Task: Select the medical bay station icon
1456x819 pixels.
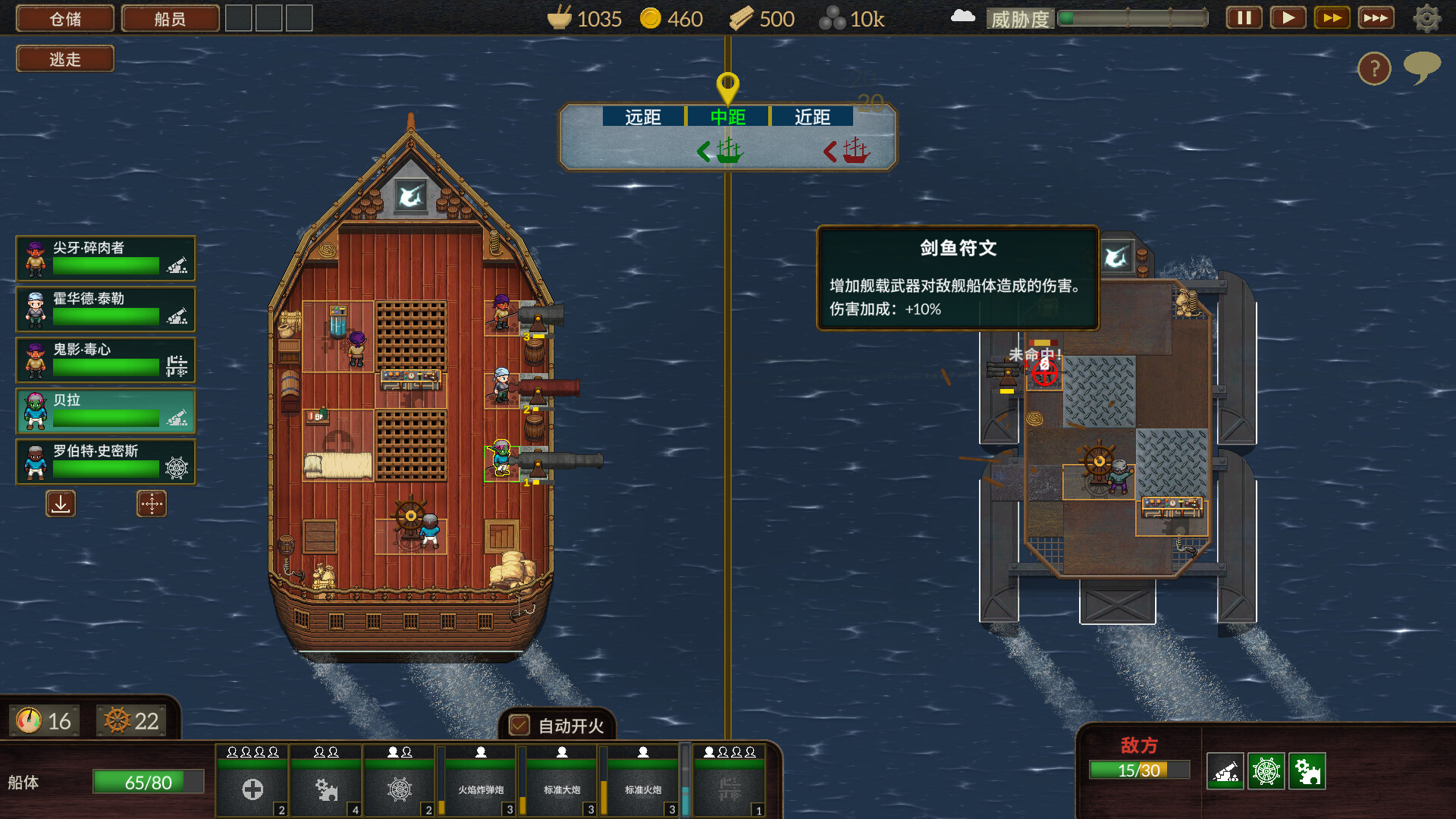Action: point(253,789)
